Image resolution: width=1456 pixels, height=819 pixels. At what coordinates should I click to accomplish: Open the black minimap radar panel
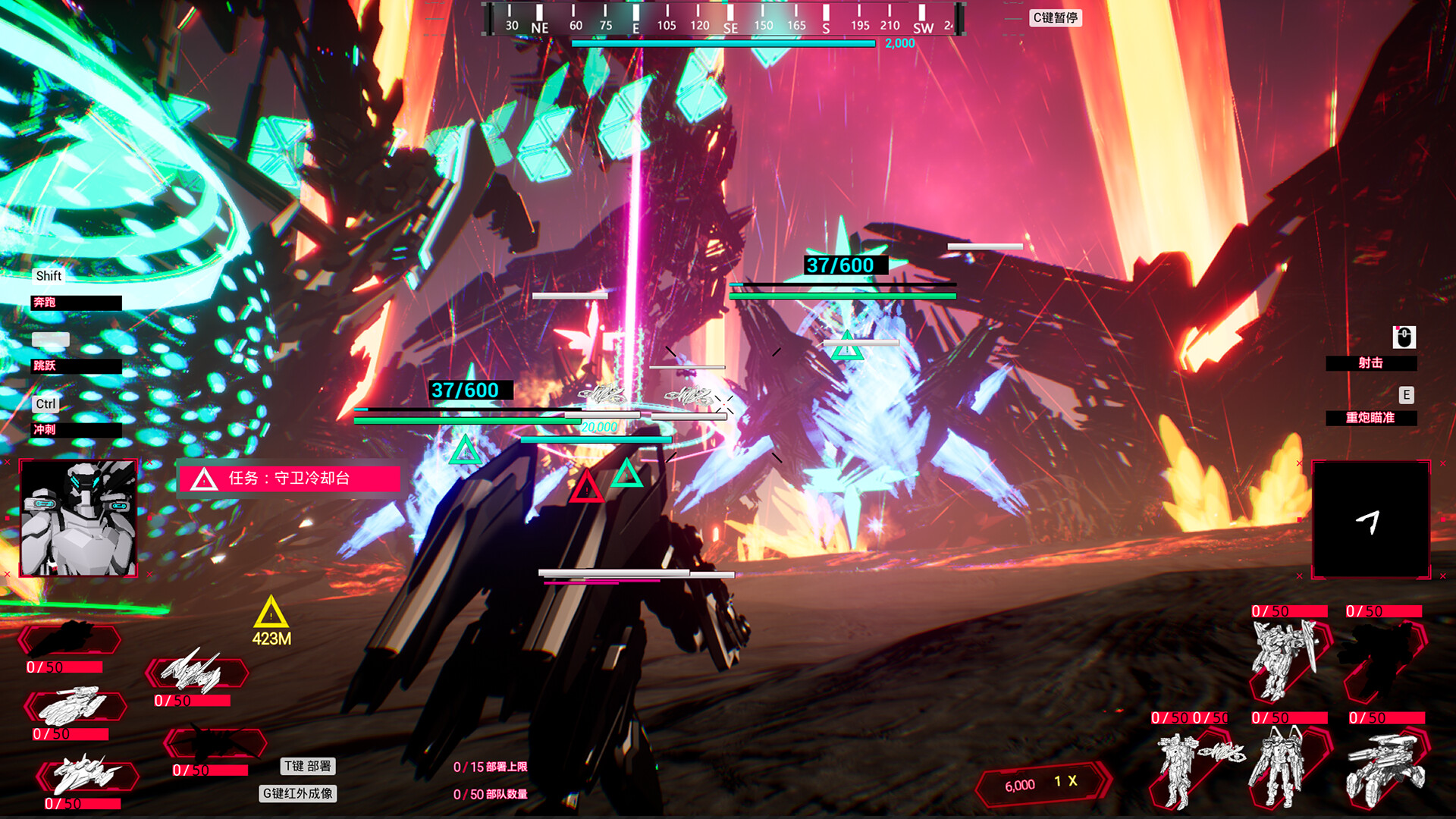point(1371,519)
